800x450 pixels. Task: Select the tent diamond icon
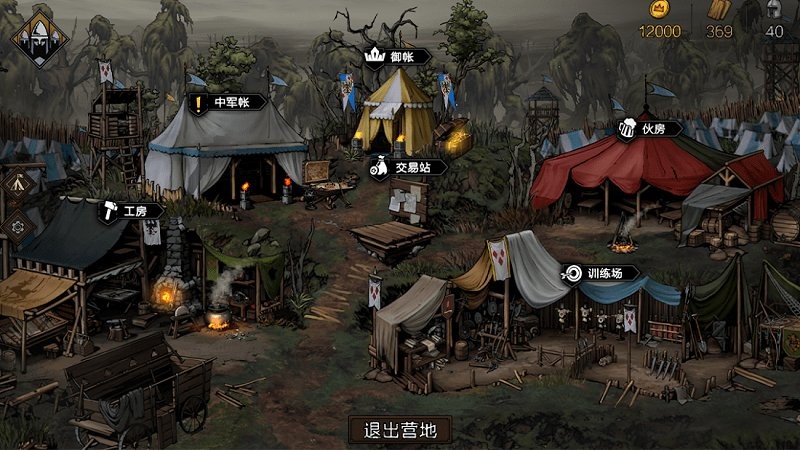pyautogui.click(x=17, y=184)
